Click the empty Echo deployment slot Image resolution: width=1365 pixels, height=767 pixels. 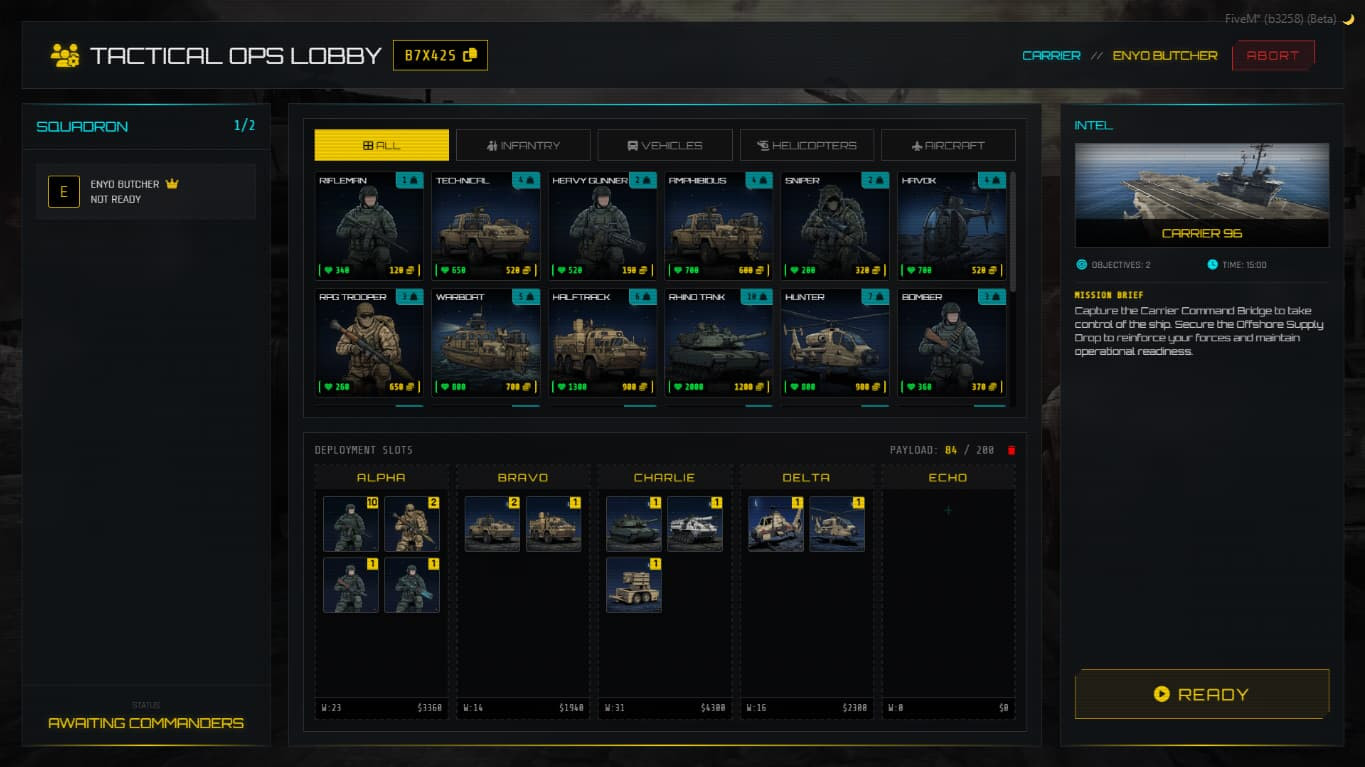coord(948,511)
